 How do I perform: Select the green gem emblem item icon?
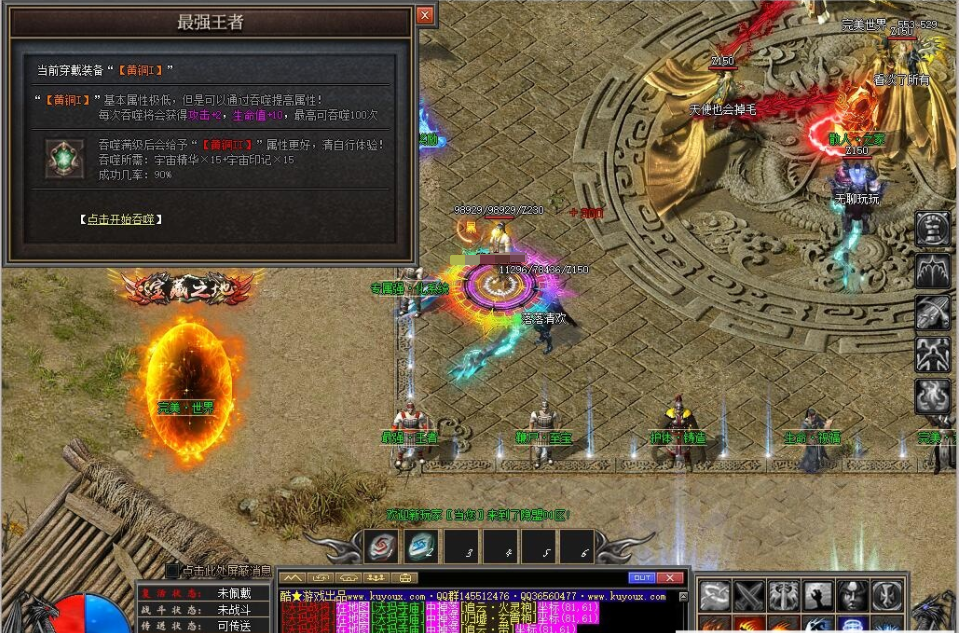point(65,159)
